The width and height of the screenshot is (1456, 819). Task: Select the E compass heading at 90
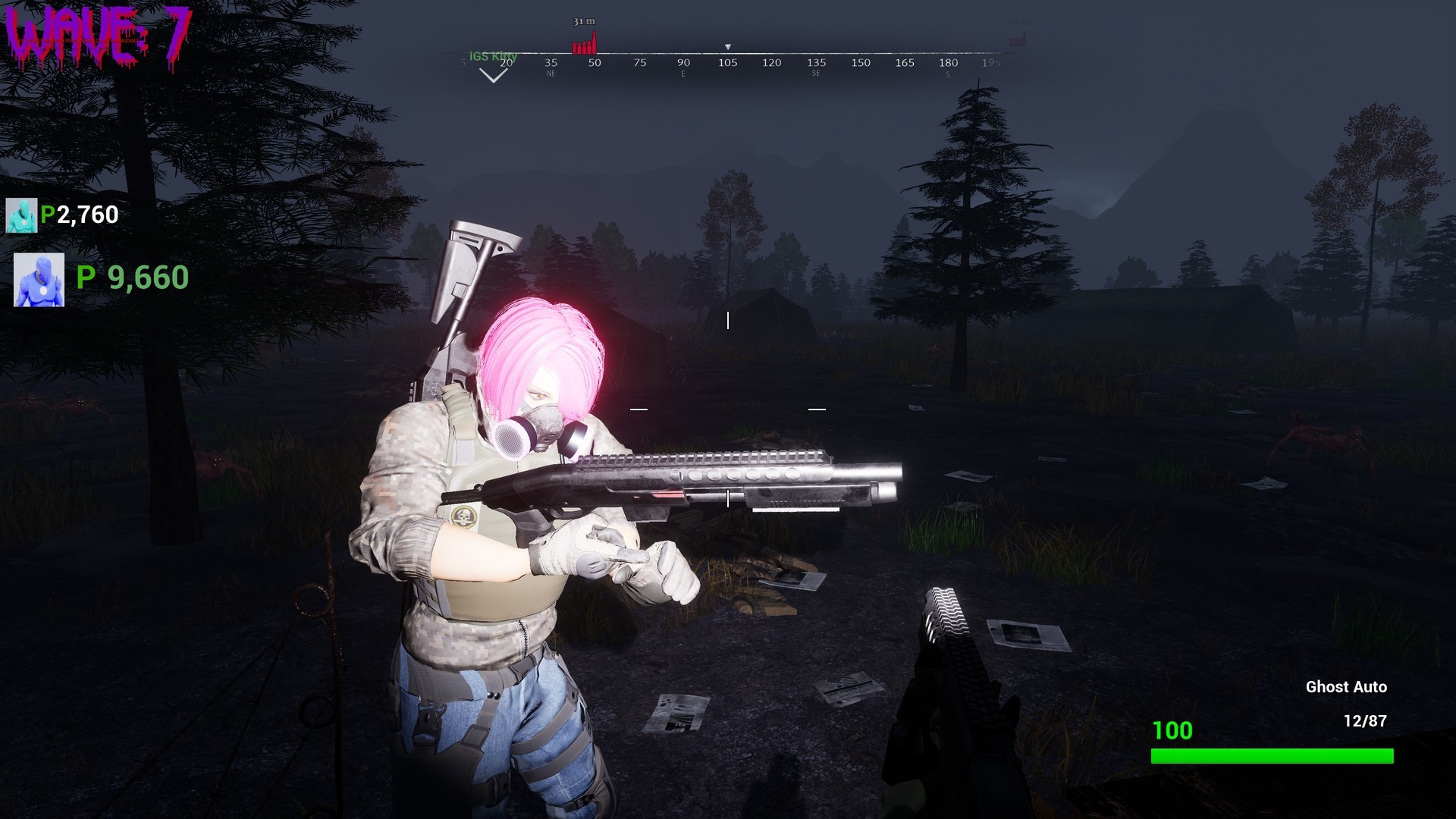[x=683, y=63]
